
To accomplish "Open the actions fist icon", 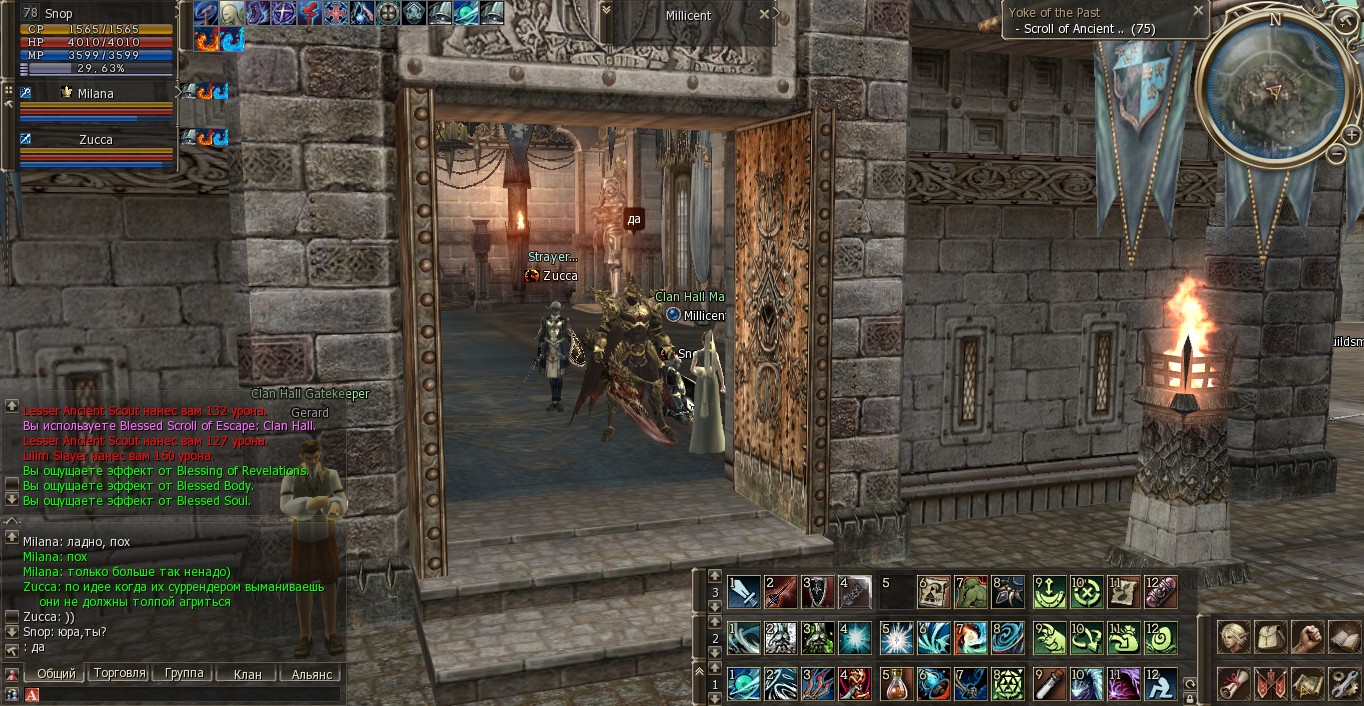I will point(1307,637).
